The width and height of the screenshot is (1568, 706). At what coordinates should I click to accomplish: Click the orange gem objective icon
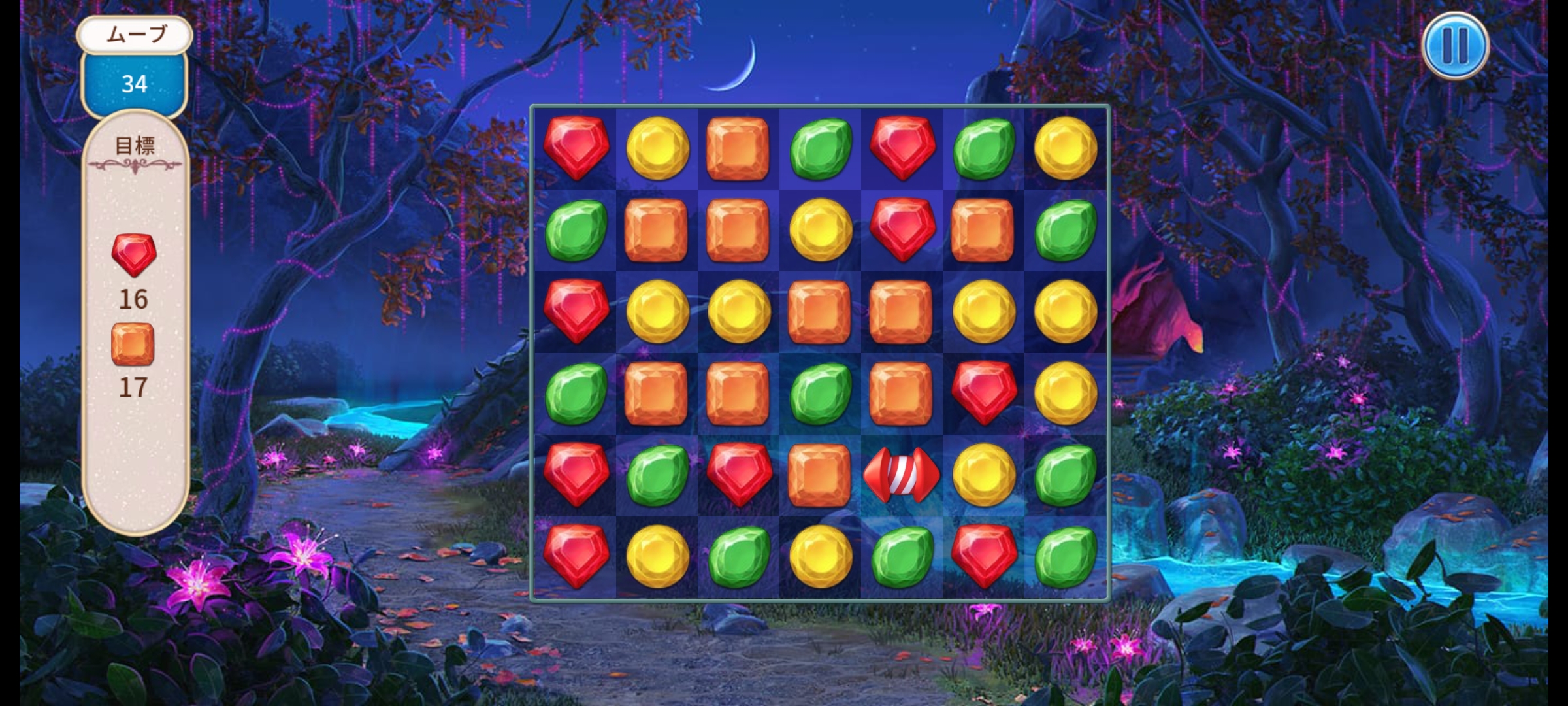click(133, 344)
